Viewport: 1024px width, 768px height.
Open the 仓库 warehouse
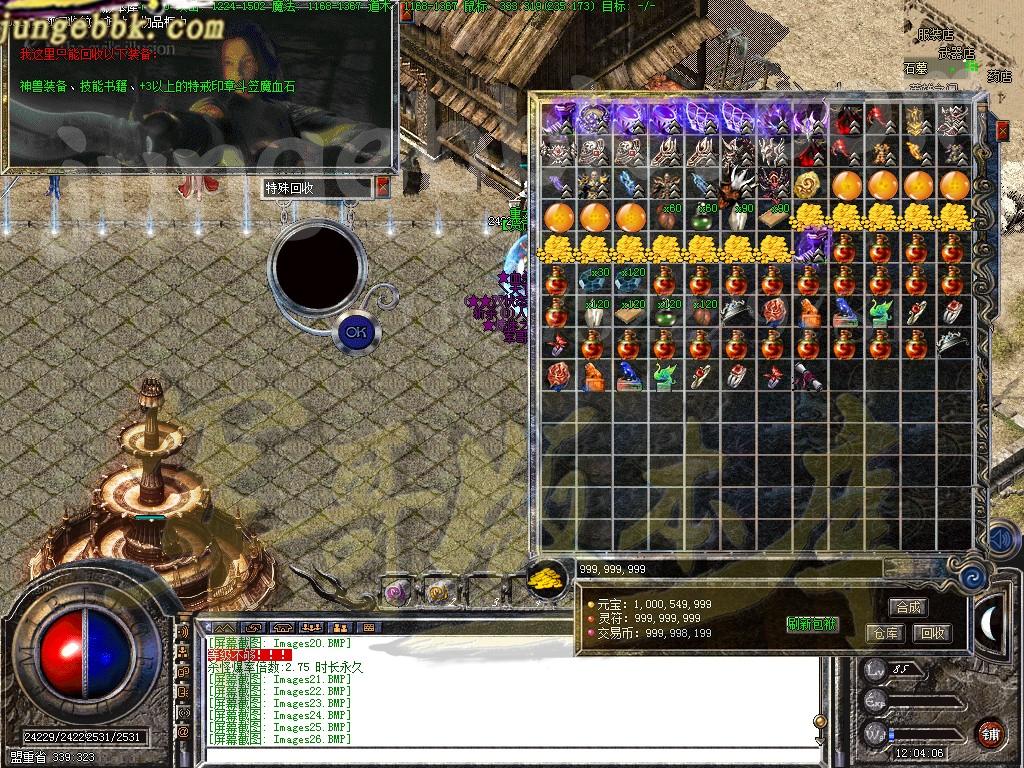[x=884, y=633]
